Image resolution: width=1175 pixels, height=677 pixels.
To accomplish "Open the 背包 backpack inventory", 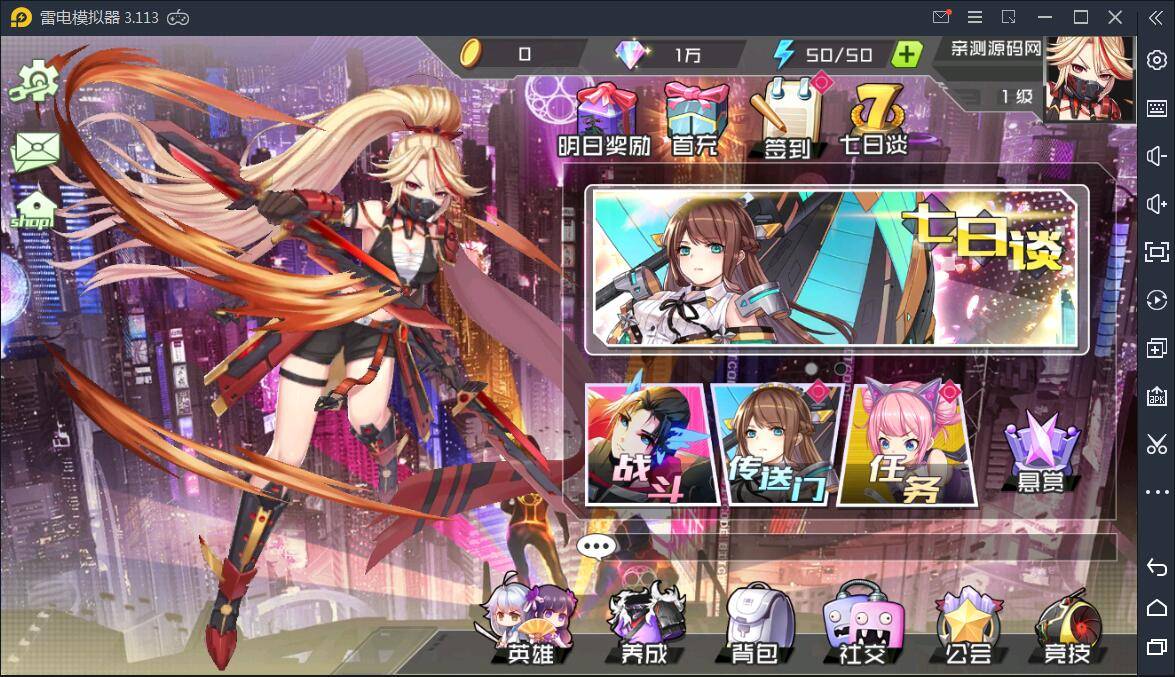I will tap(753, 625).
